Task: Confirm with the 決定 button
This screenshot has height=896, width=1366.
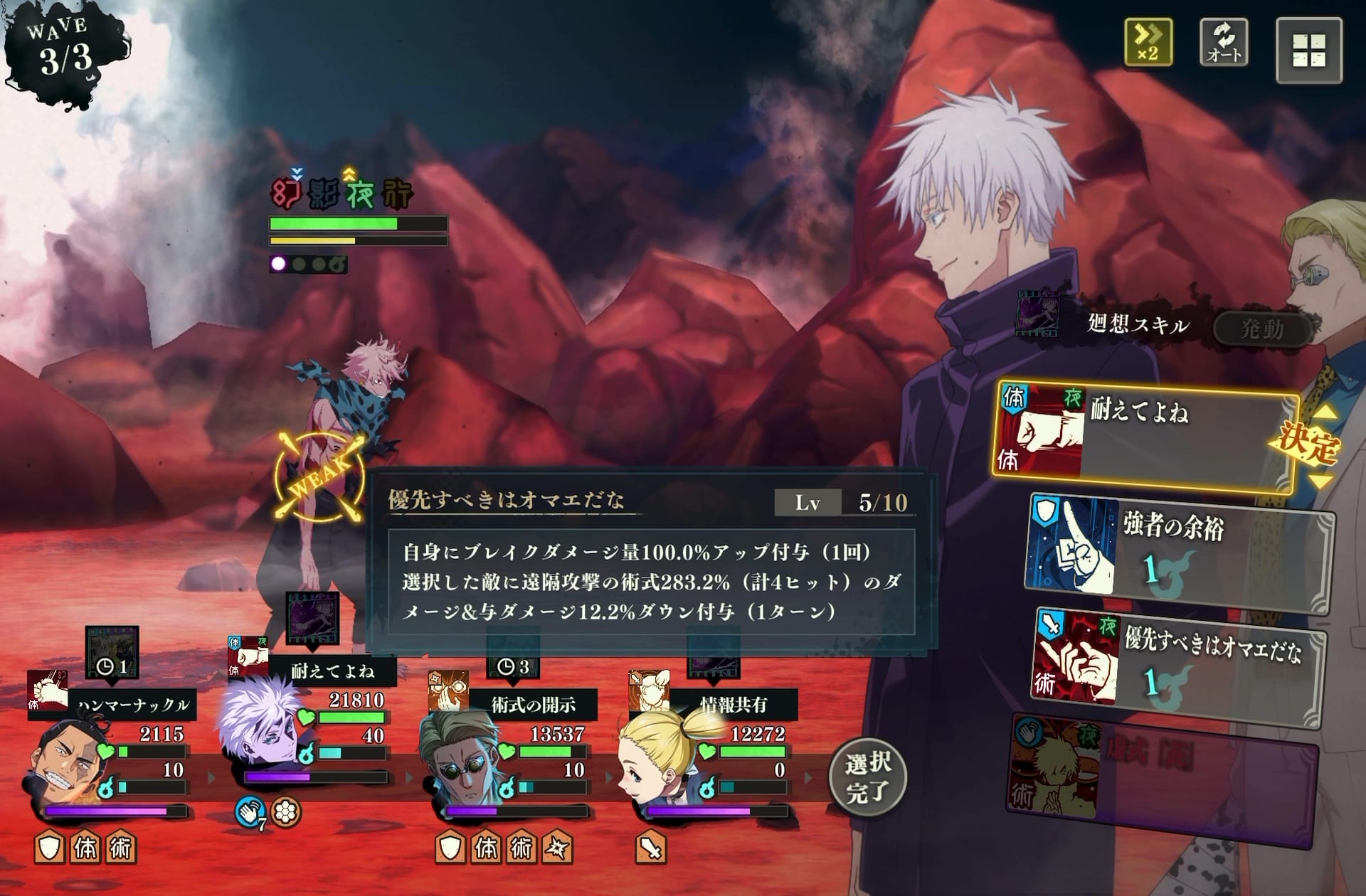Action: point(1308,445)
